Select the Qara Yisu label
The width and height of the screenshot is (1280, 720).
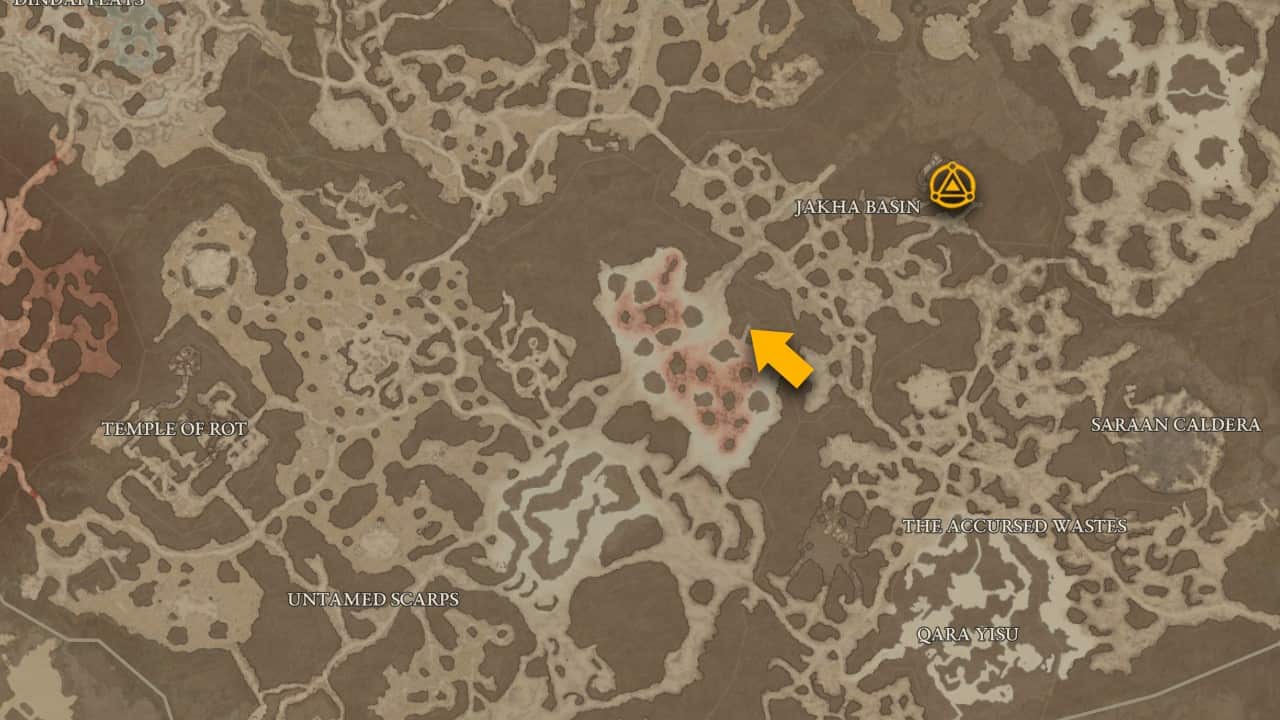[967, 632]
